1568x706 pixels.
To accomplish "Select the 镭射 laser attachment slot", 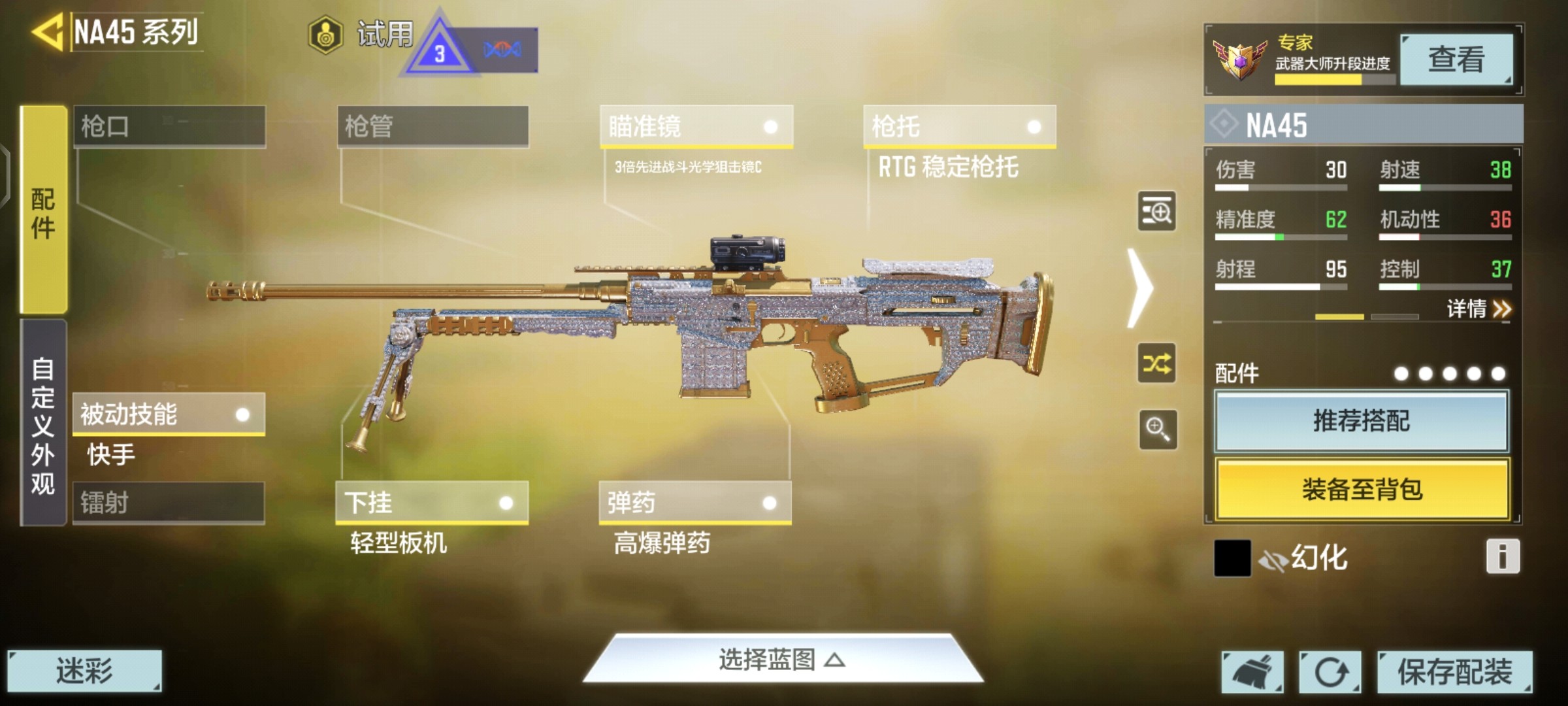I will tap(169, 503).
